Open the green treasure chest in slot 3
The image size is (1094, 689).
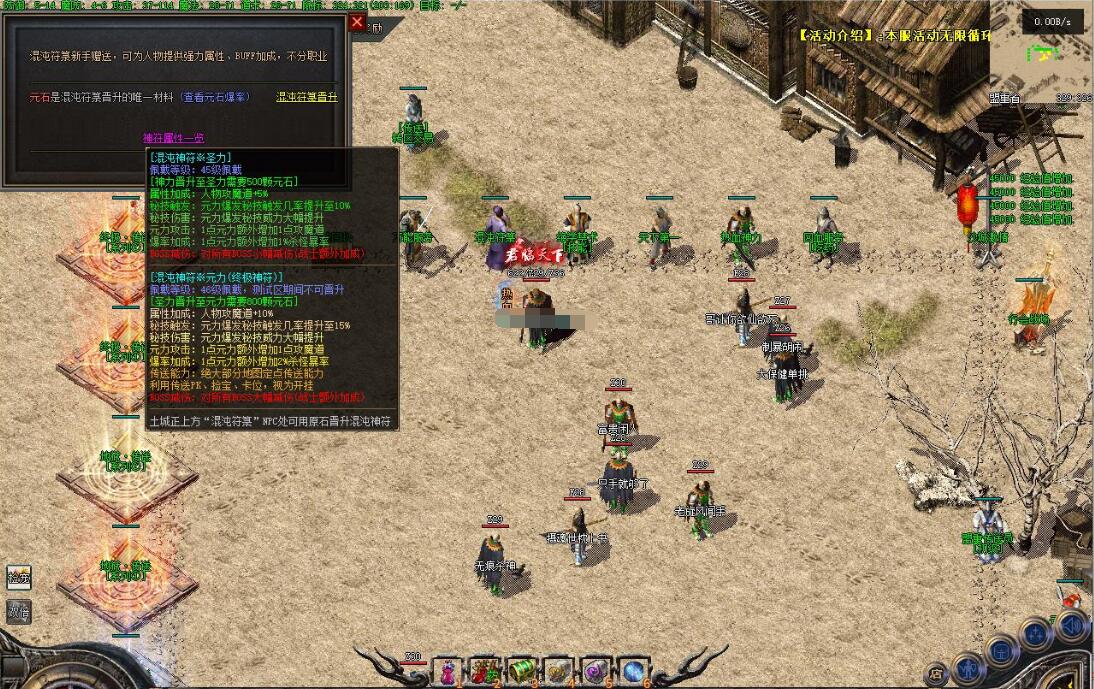(x=522, y=671)
